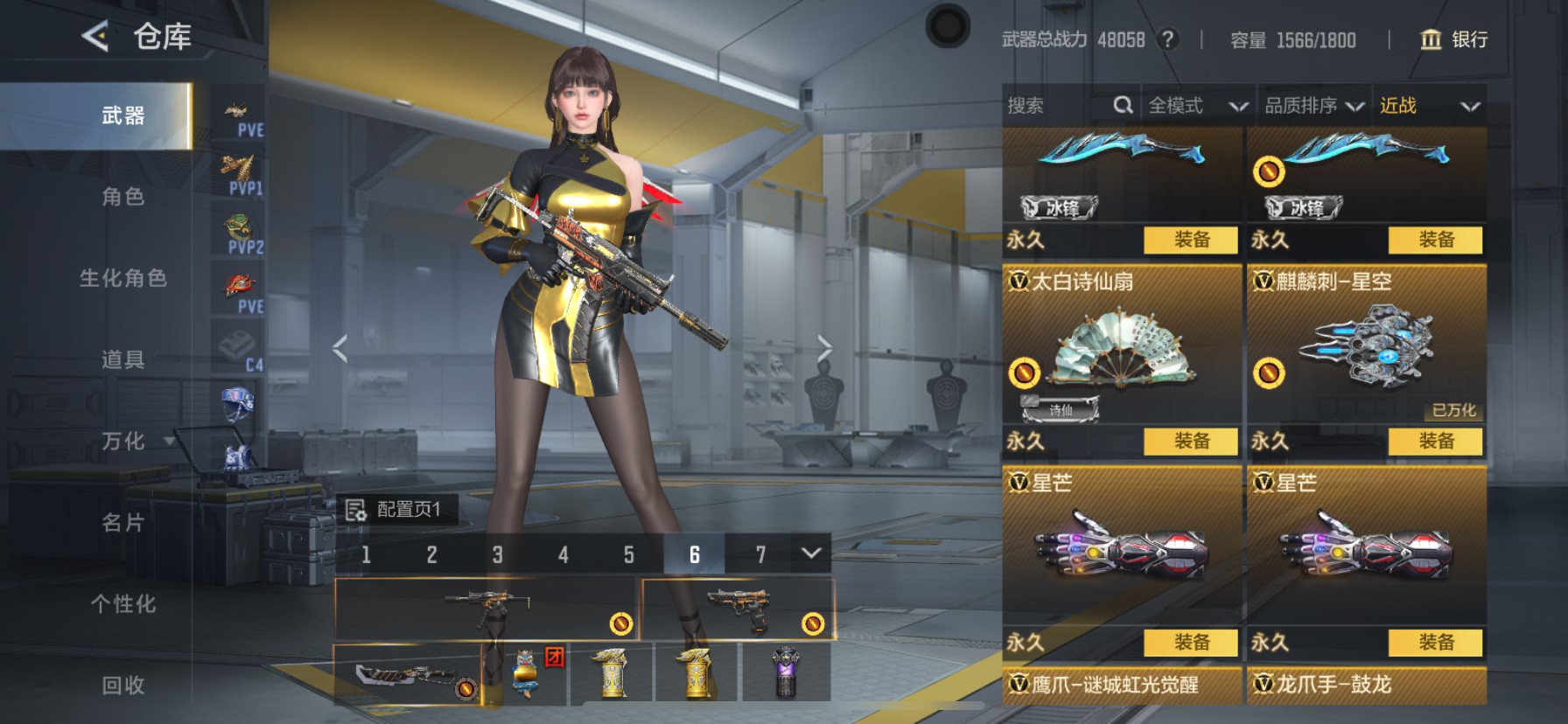The width and height of the screenshot is (1568, 724).
Task: Switch to the 名片 category
Action: 122,522
